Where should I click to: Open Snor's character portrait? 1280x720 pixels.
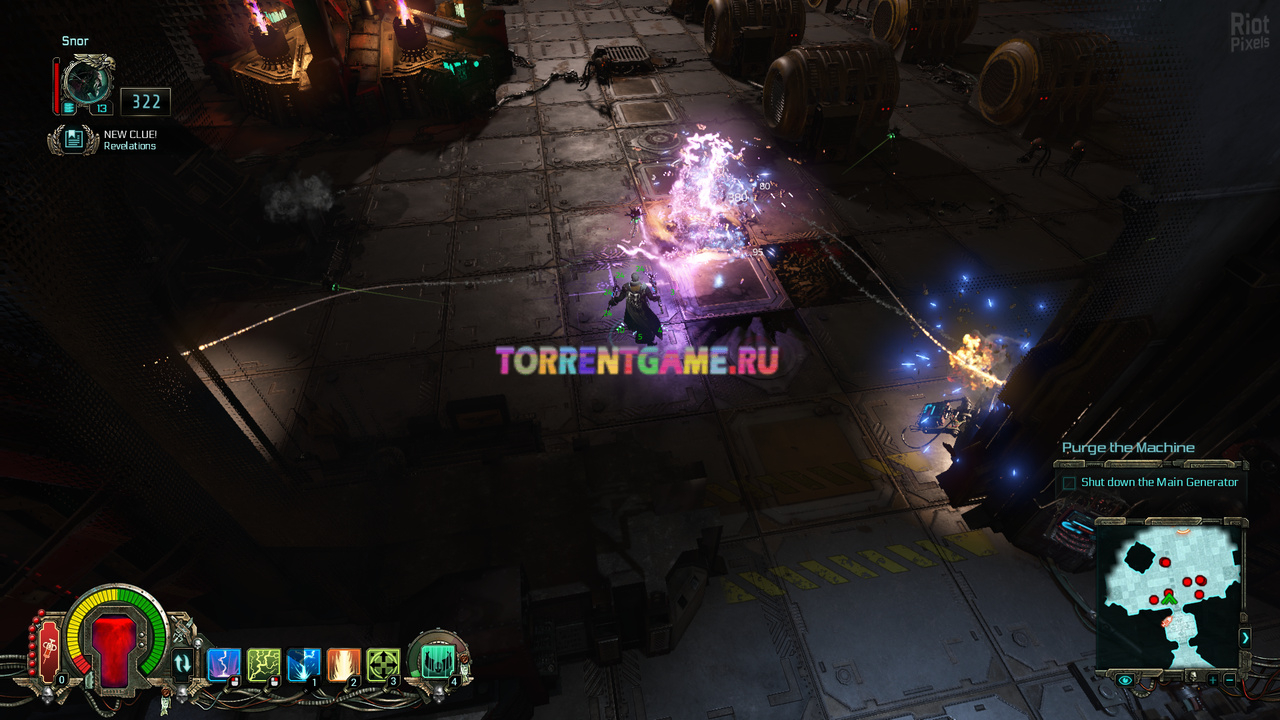pos(86,80)
